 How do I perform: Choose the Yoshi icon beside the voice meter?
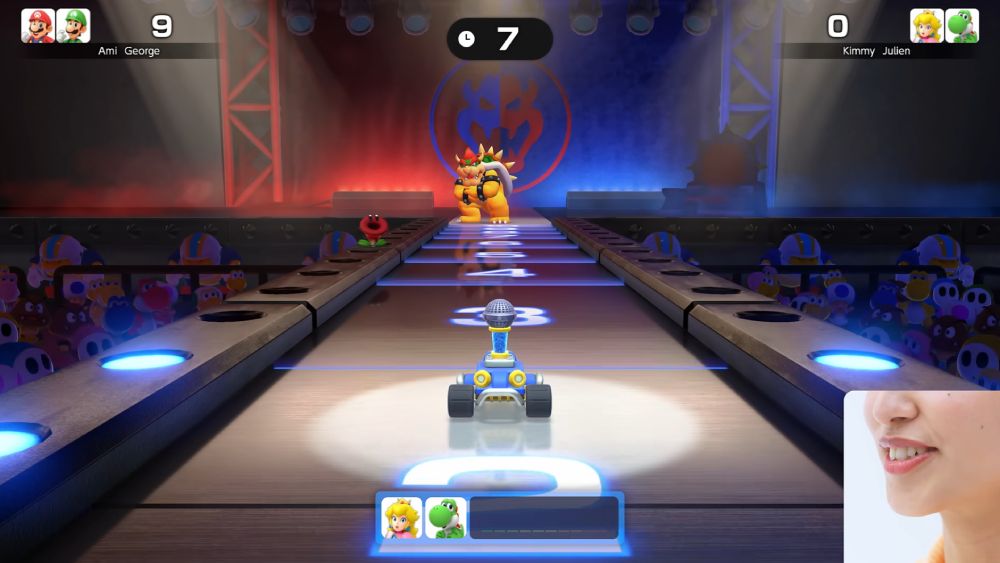coord(445,518)
